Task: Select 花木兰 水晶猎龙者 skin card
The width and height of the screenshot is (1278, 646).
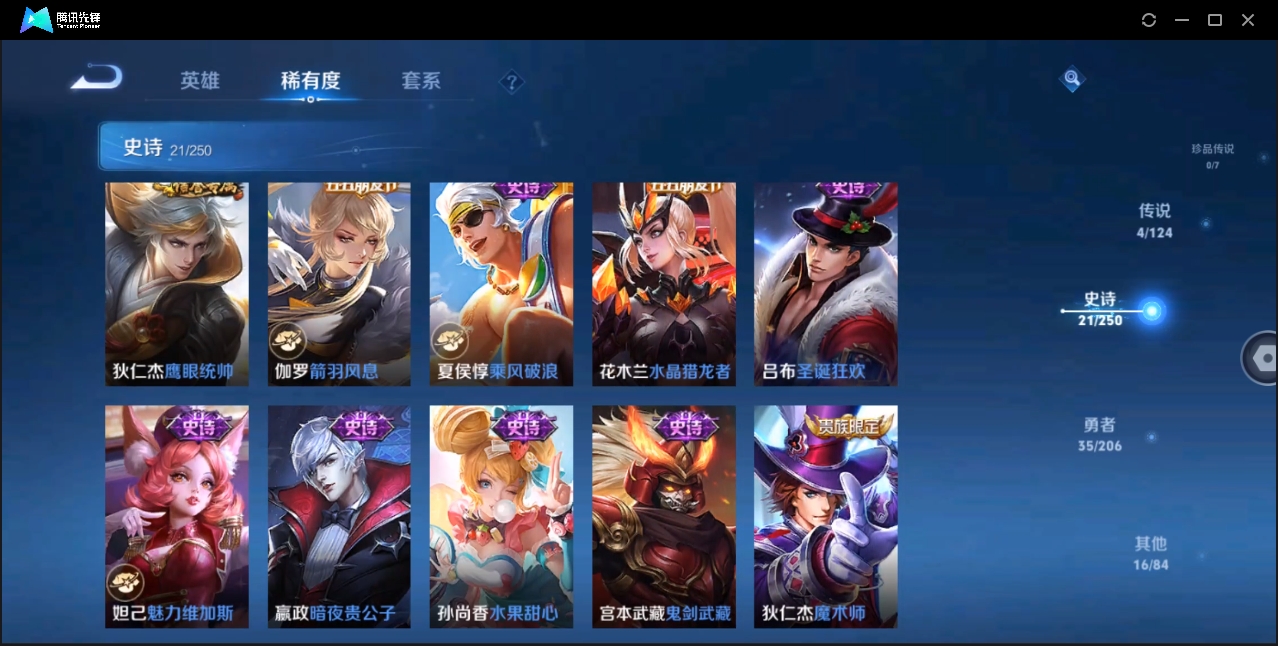Action: coord(663,284)
